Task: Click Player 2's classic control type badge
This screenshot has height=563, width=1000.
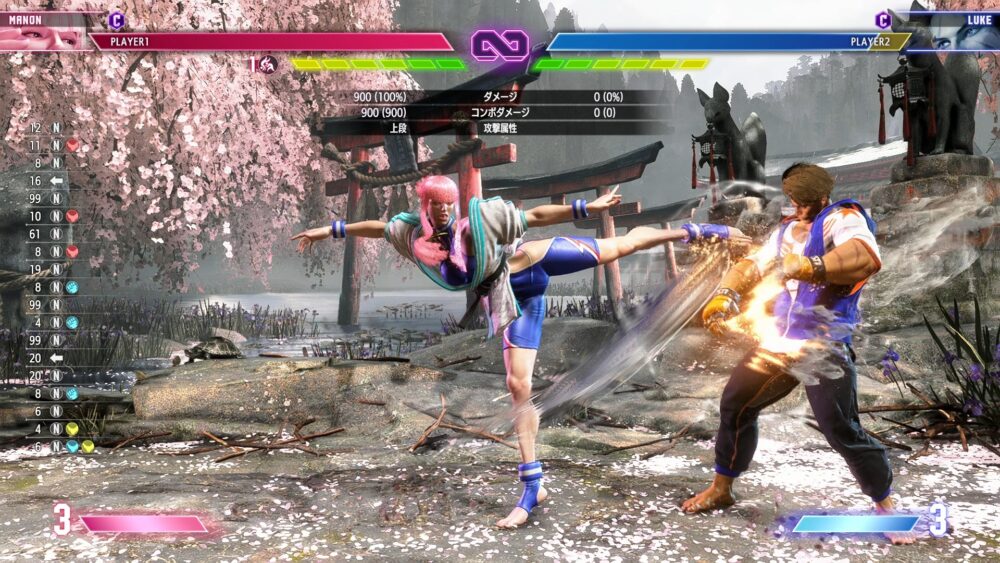Action: tap(883, 19)
